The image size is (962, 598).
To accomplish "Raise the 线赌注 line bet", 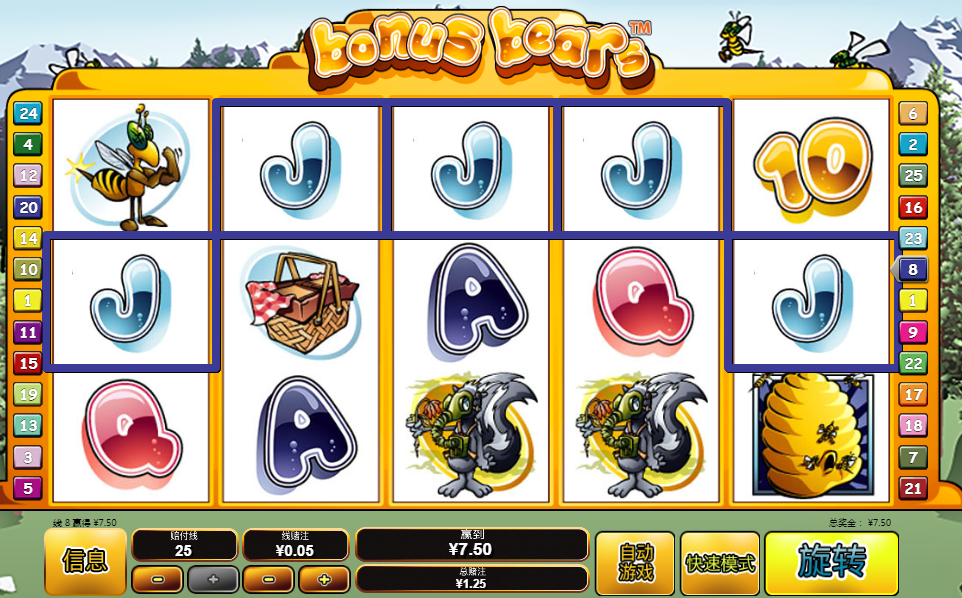I will (x=323, y=579).
